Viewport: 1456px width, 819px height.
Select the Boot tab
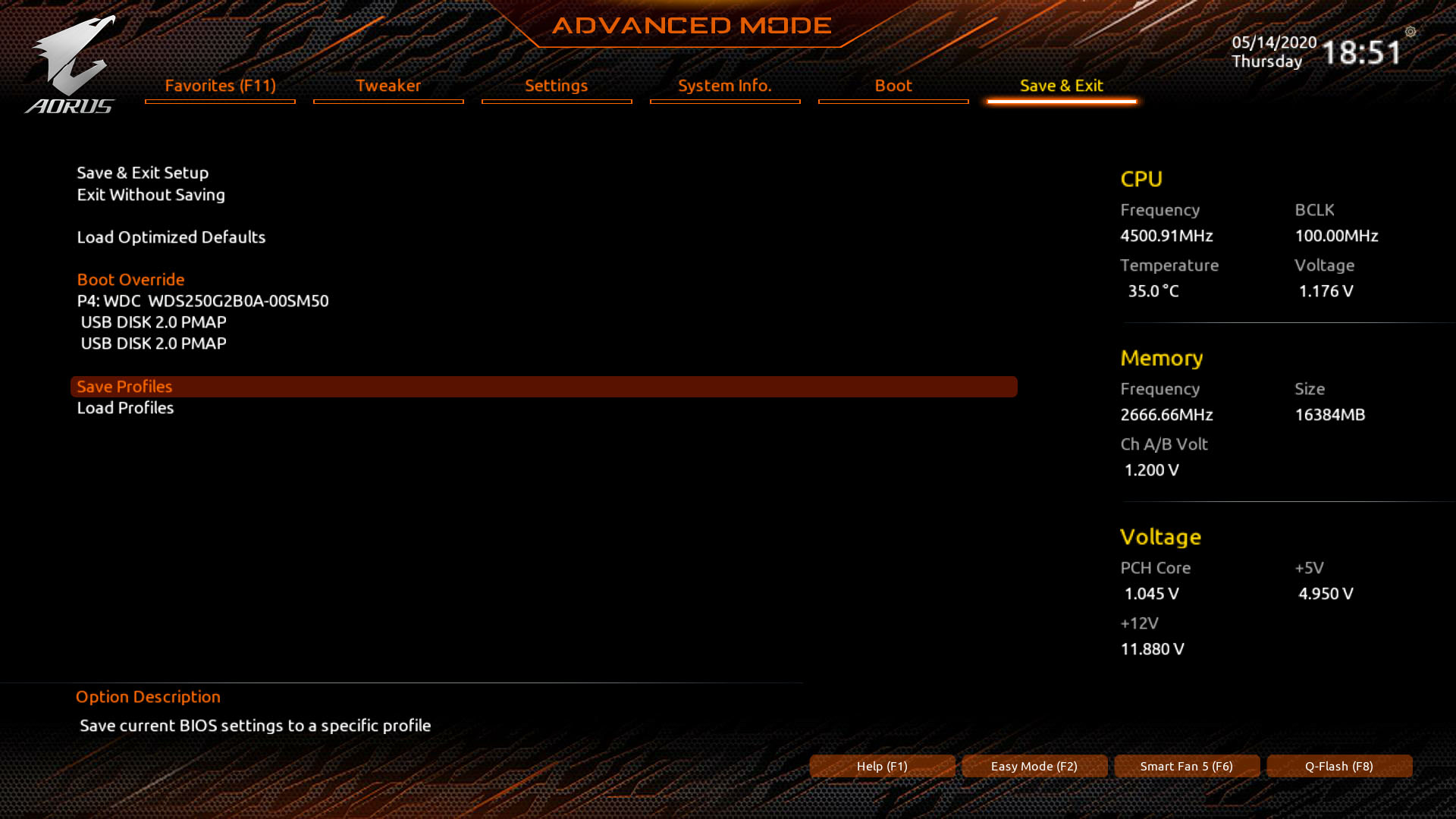pyautogui.click(x=893, y=86)
